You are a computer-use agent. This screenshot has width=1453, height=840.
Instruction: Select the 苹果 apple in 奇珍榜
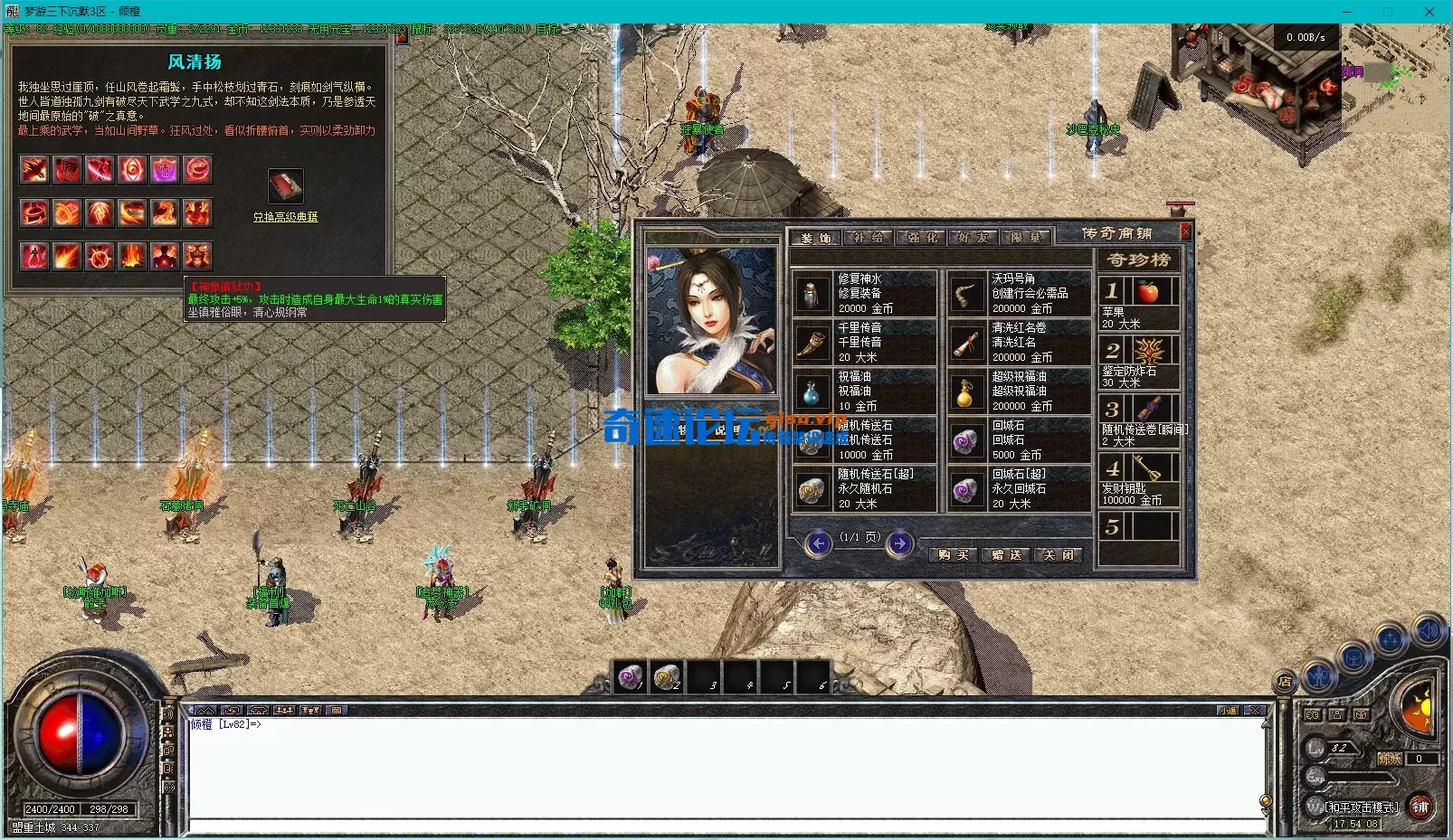[1147, 292]
